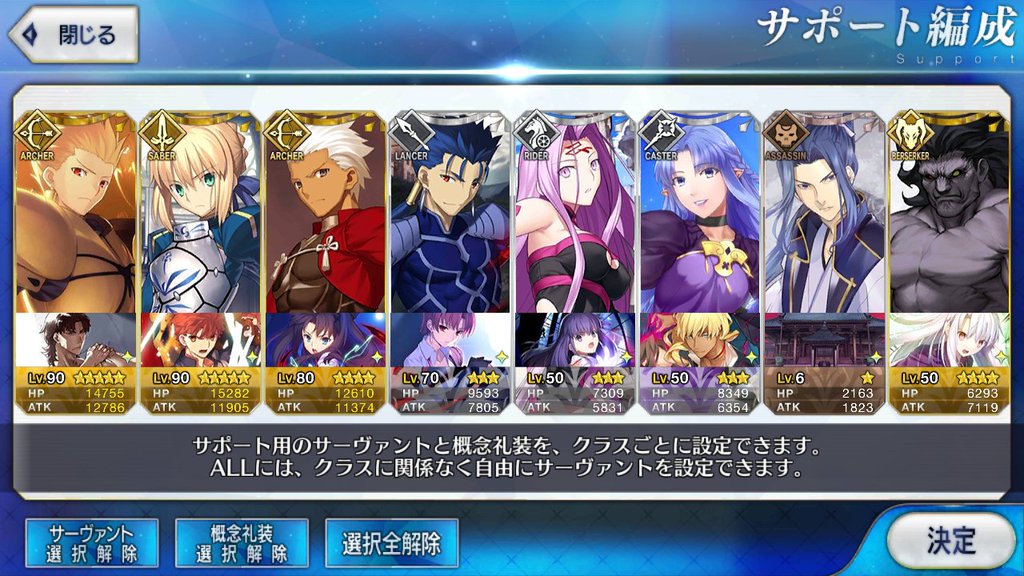Open the craft essence under Saber

[200, 340]
